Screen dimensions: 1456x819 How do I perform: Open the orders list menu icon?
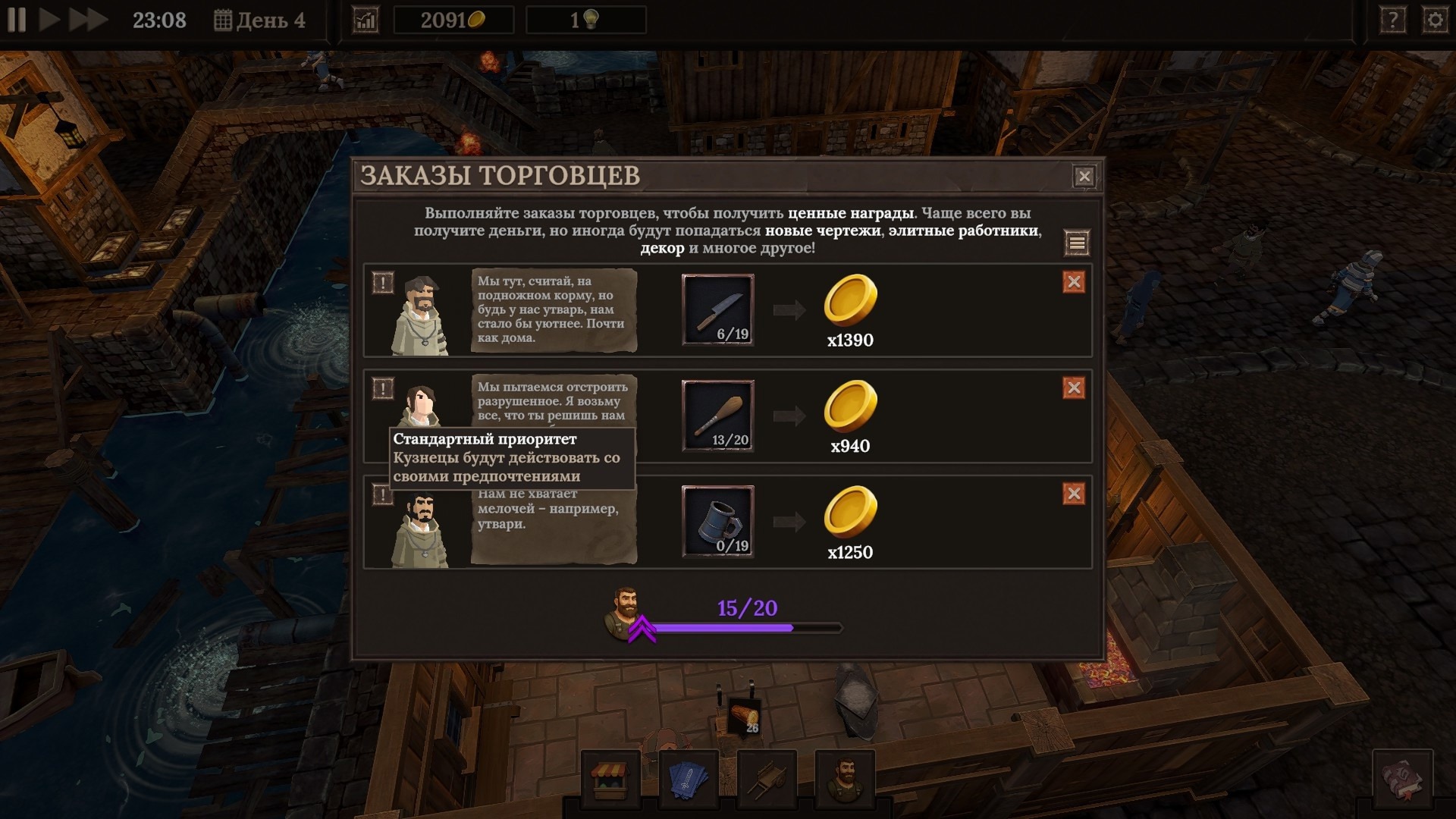tap(1077, 243)
